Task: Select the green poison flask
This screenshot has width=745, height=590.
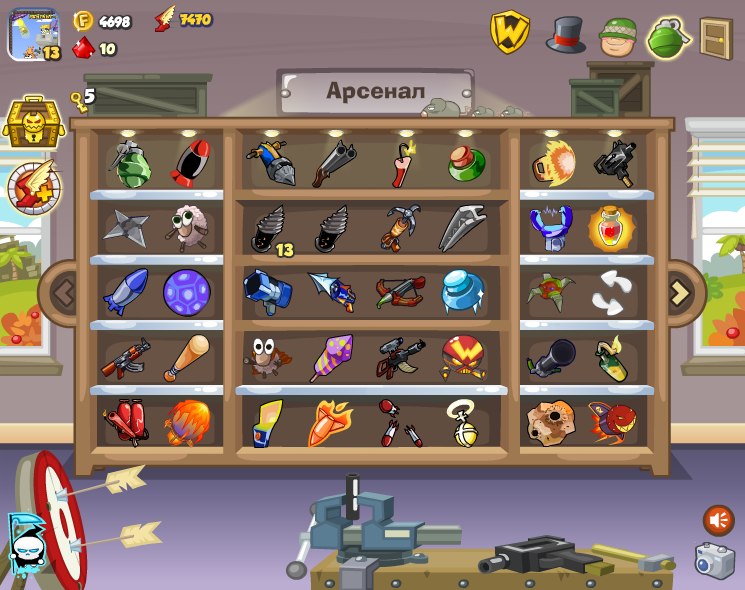Action: pos(466,161)
